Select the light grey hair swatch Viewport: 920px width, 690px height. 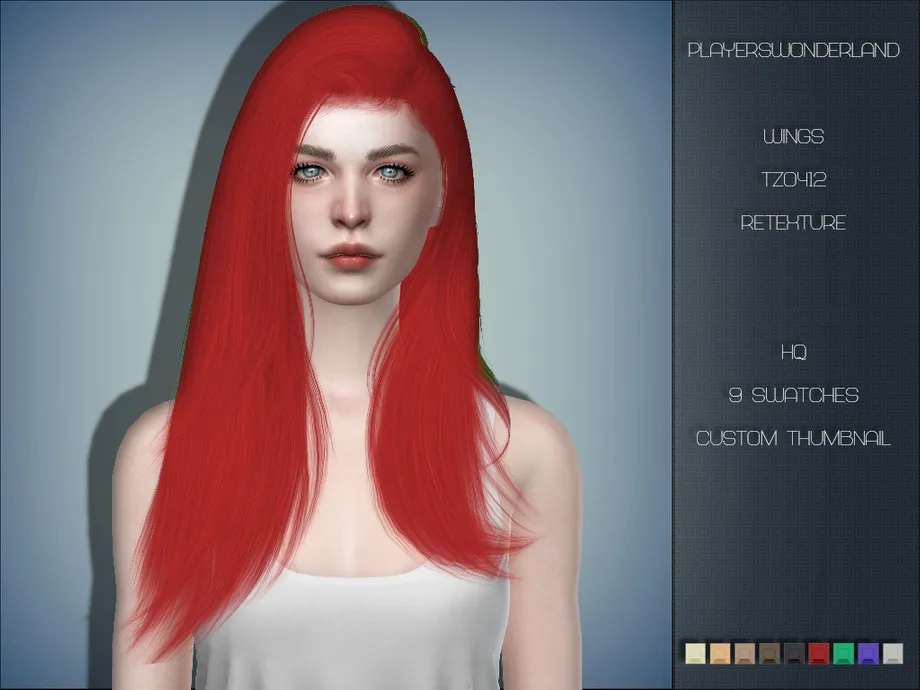click(893, 654)
